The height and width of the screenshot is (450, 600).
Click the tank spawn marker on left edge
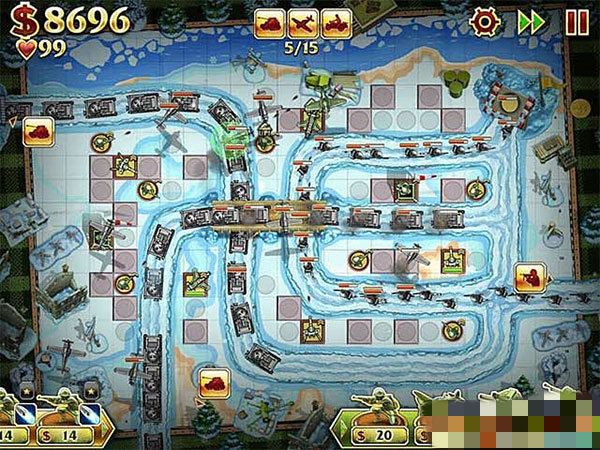pyautogui.click(x=38, y=131)
